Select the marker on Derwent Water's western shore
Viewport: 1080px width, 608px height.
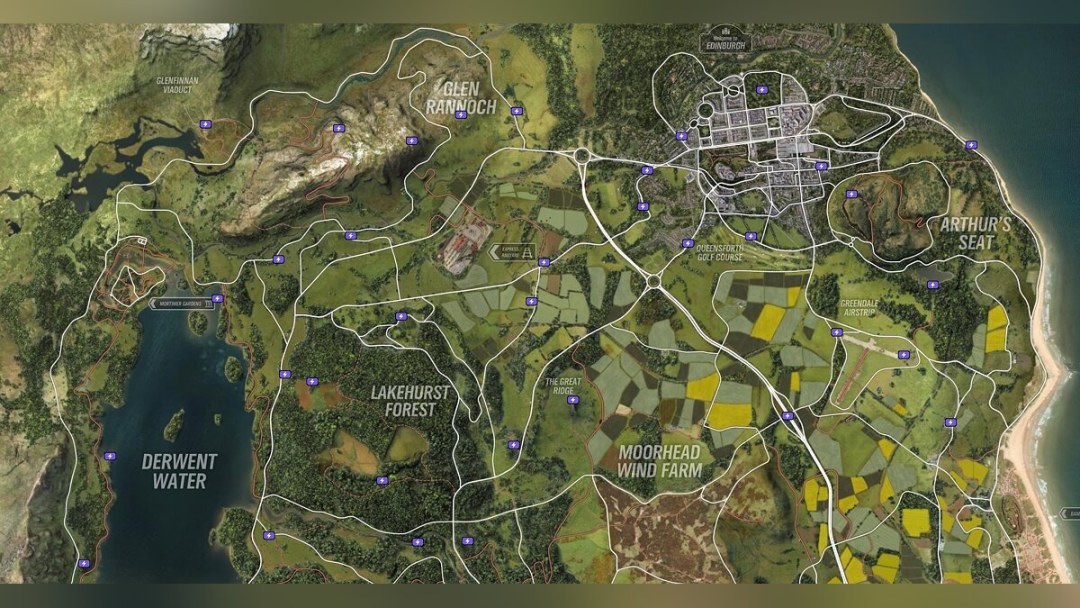click(x=109, y=456)
